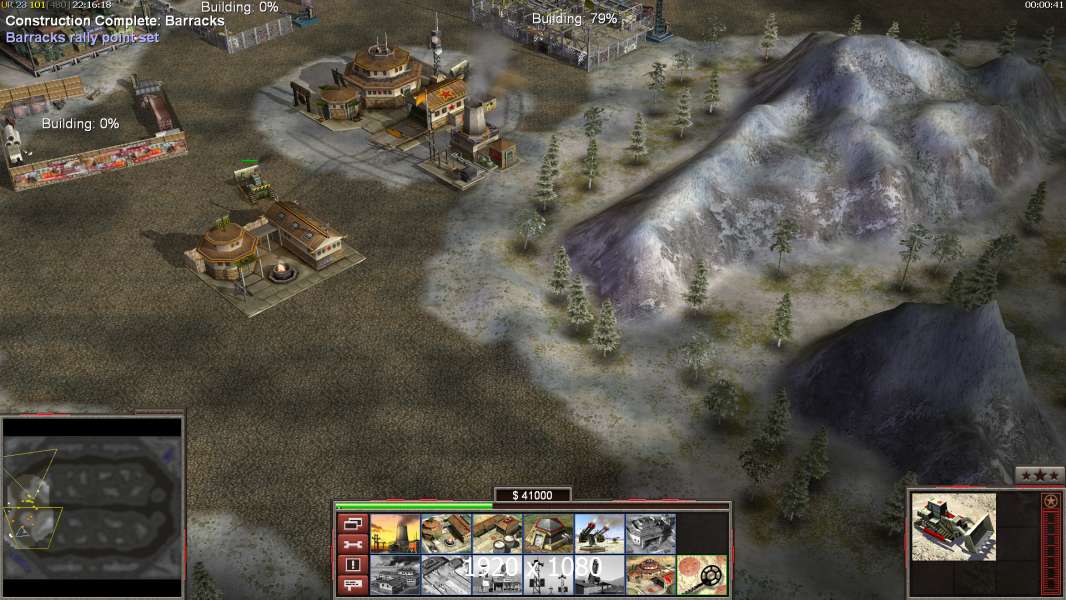Activate the mine detector command icon

[701, 575]
